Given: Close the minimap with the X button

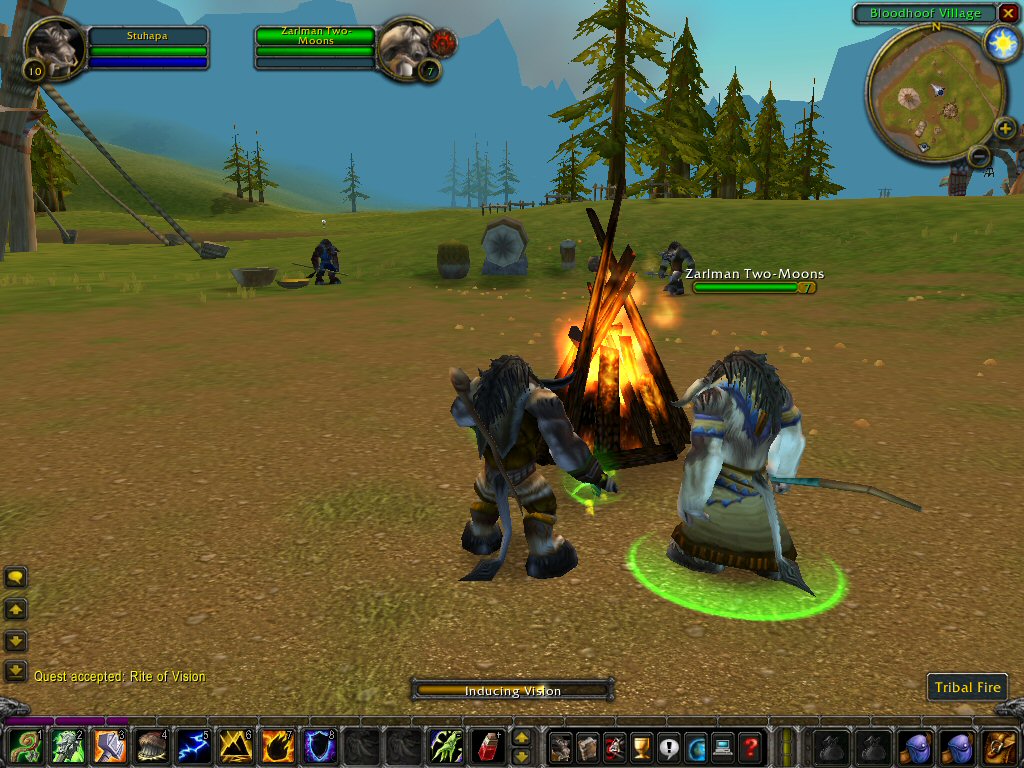Looking at the screenshot, I should [x=1007, y=13].
